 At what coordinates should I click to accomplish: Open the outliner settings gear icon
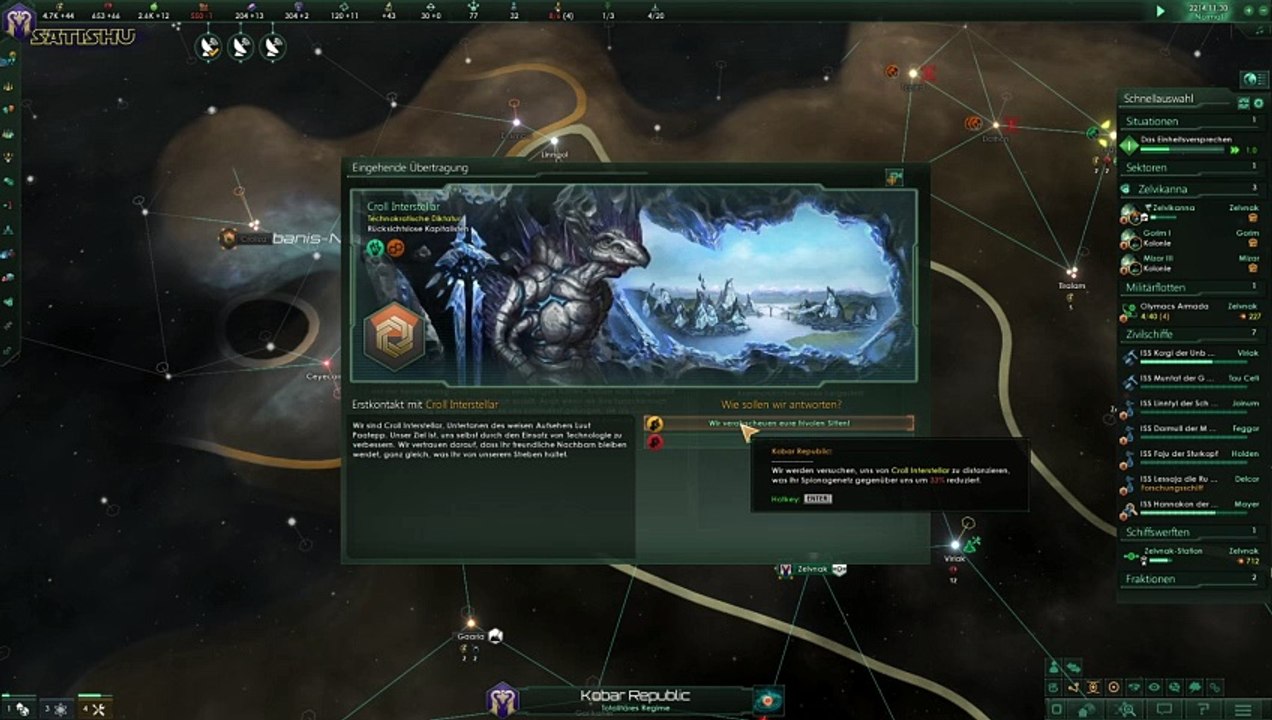tap(1258, 103)
